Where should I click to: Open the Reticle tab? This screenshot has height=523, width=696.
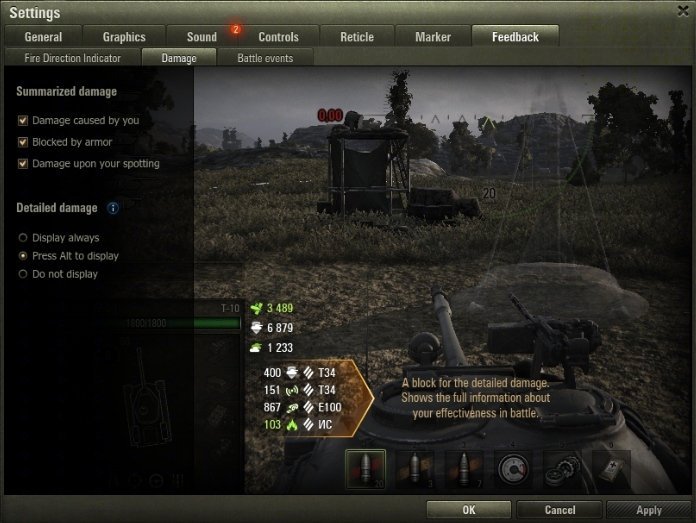[x=356, y=37]
